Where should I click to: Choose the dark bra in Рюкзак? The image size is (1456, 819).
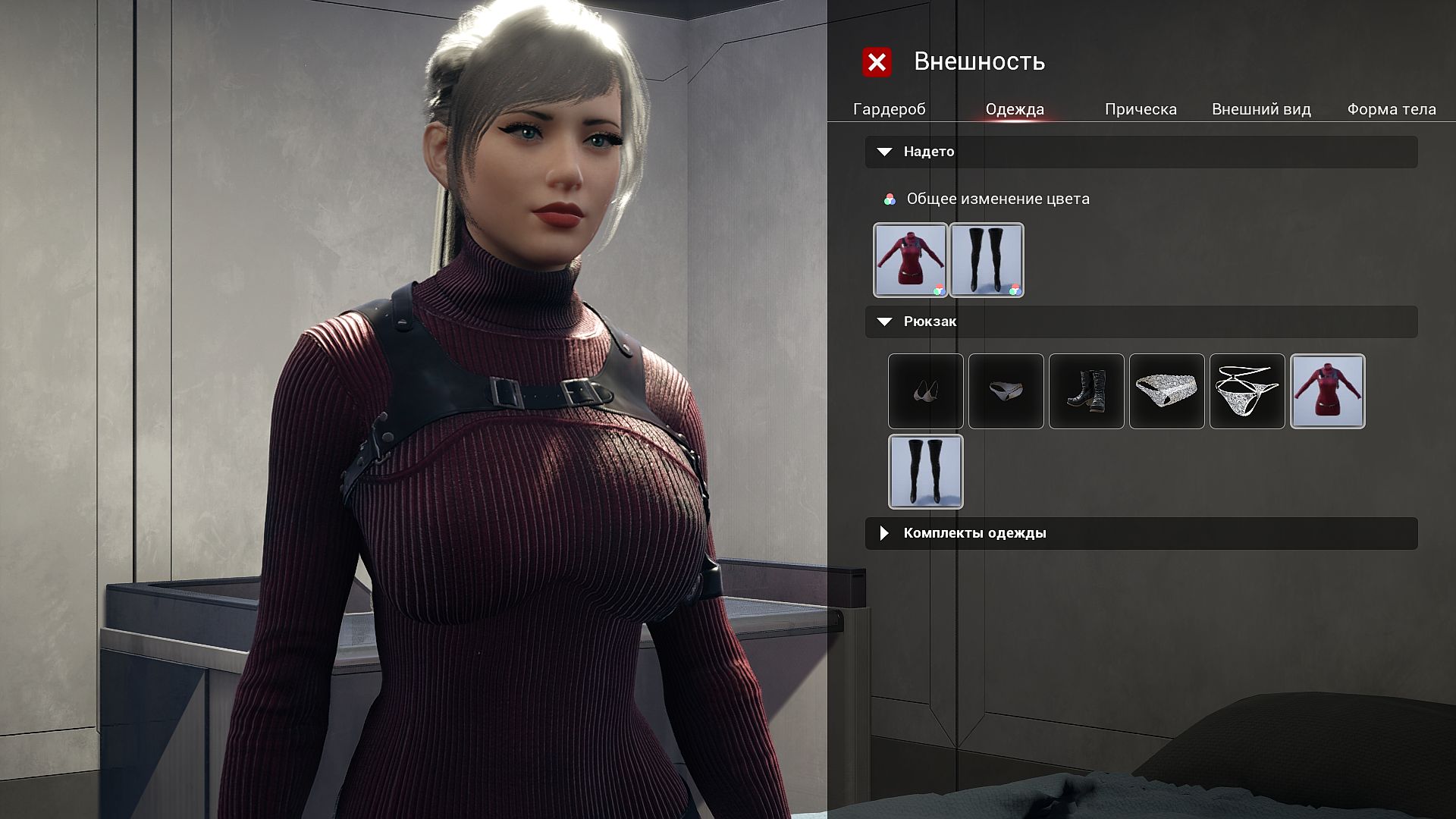[925, 391]
